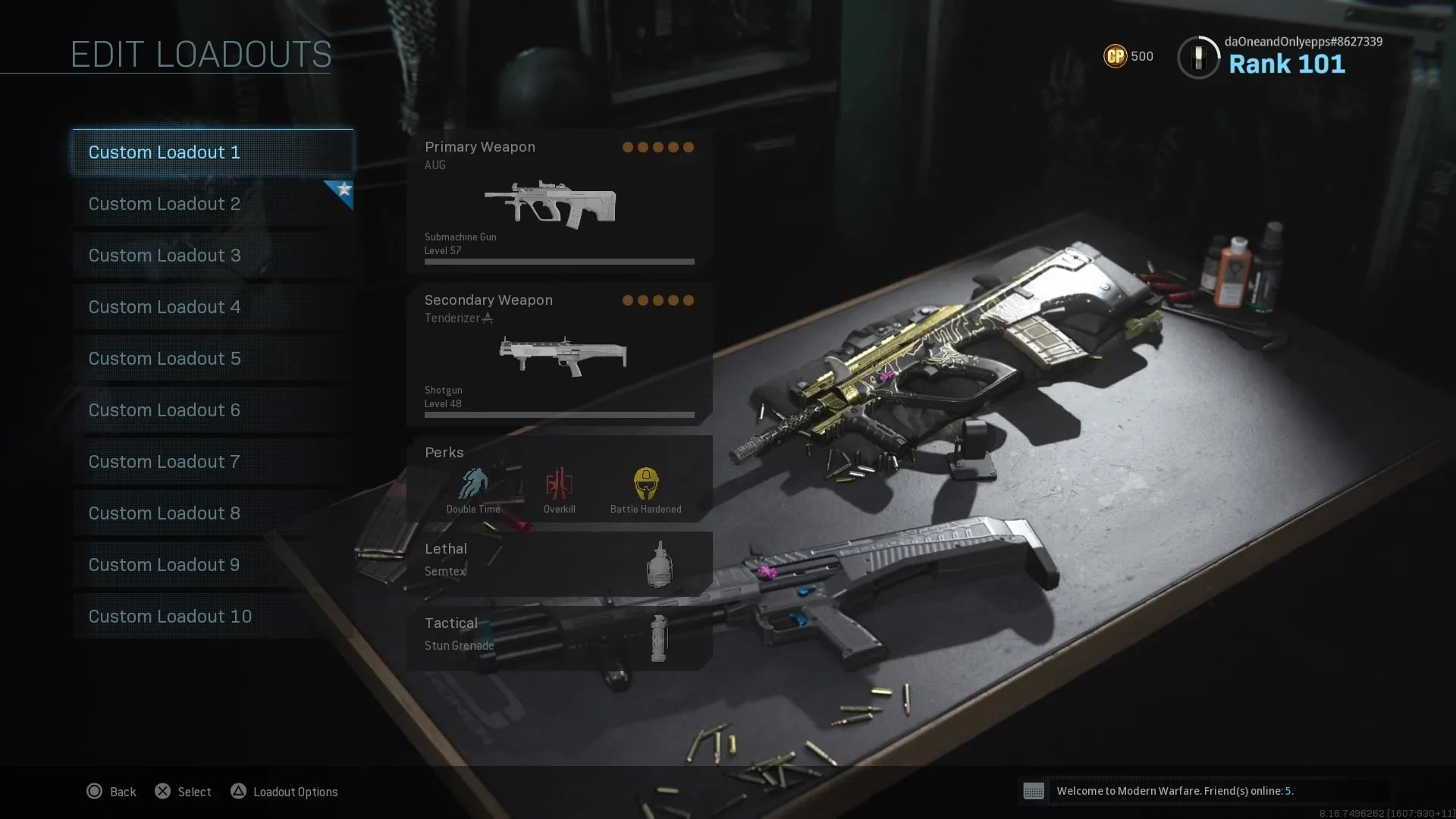The width and height of the screenshot is (1456, 819).
Task: Click the friends online count link
Action: point(1289,790)
